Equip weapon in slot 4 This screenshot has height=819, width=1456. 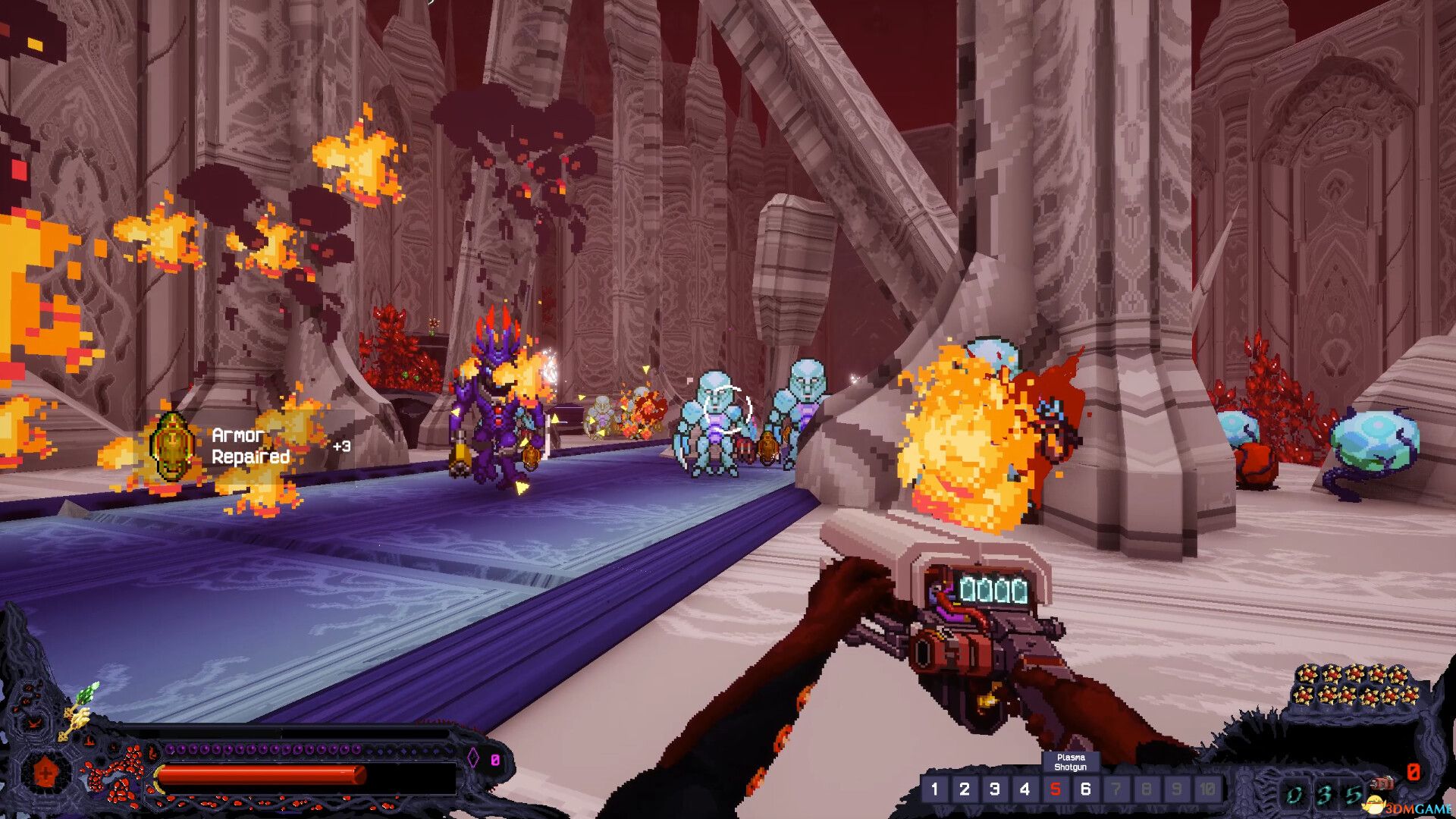pos(1025,789)
